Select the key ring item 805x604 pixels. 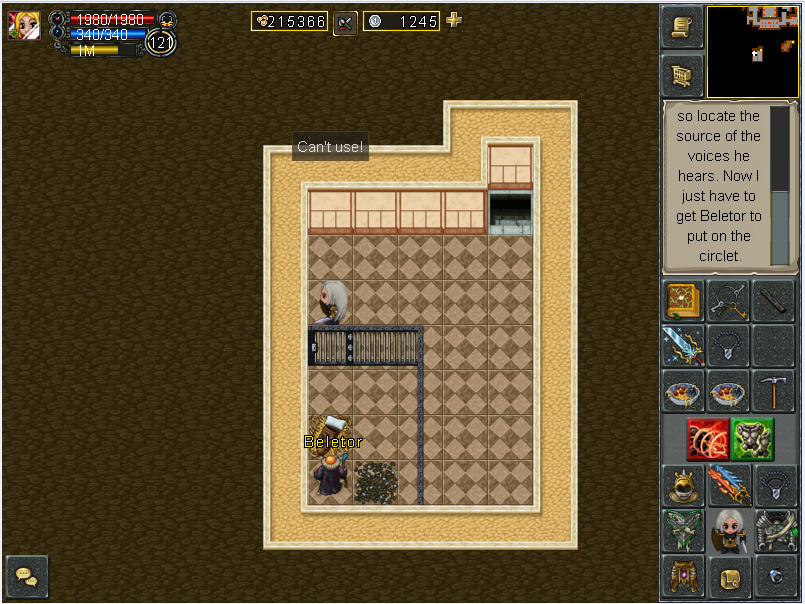point(728,301)
